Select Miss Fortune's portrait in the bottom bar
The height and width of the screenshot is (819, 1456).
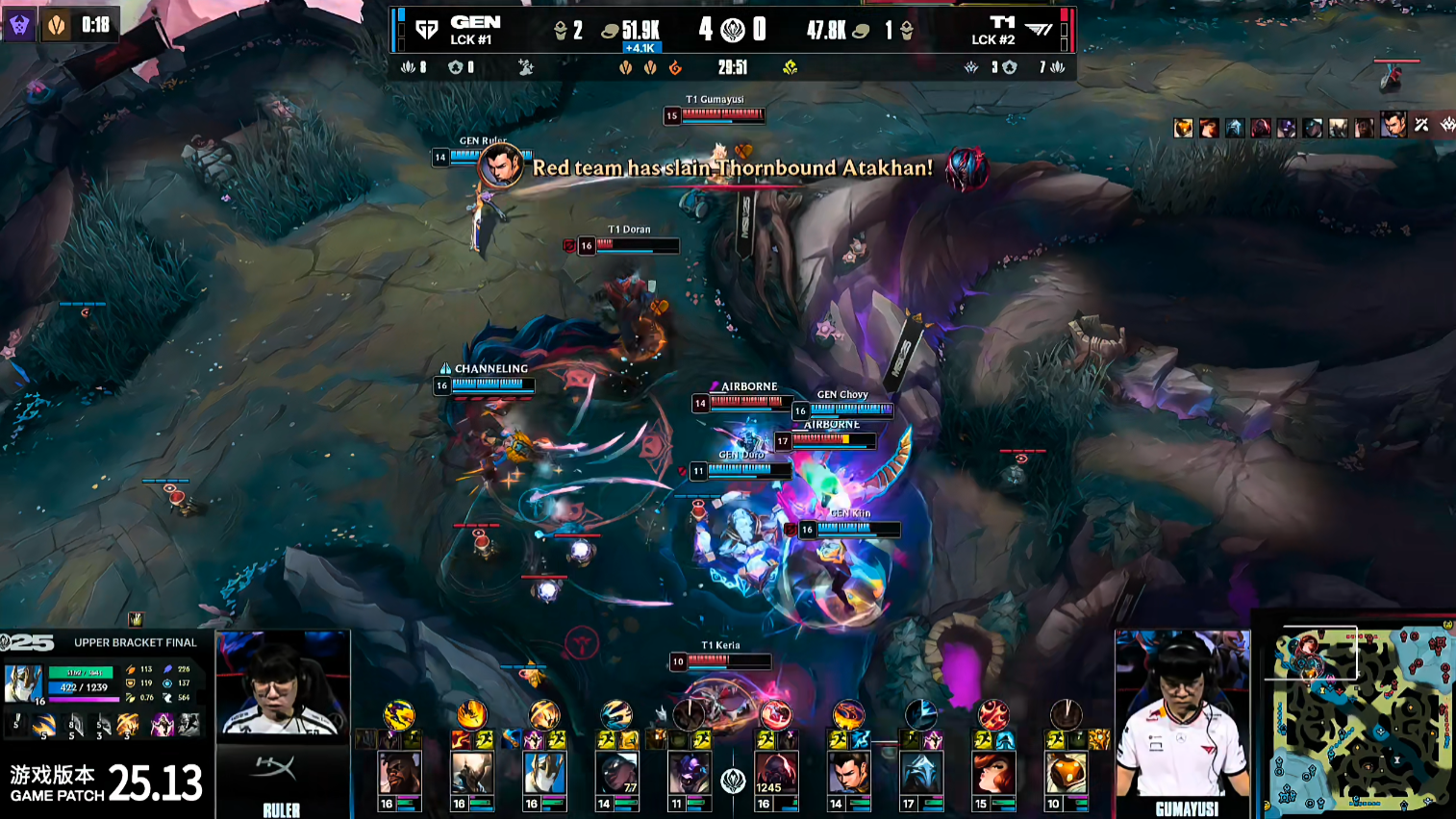click(993, 773)
